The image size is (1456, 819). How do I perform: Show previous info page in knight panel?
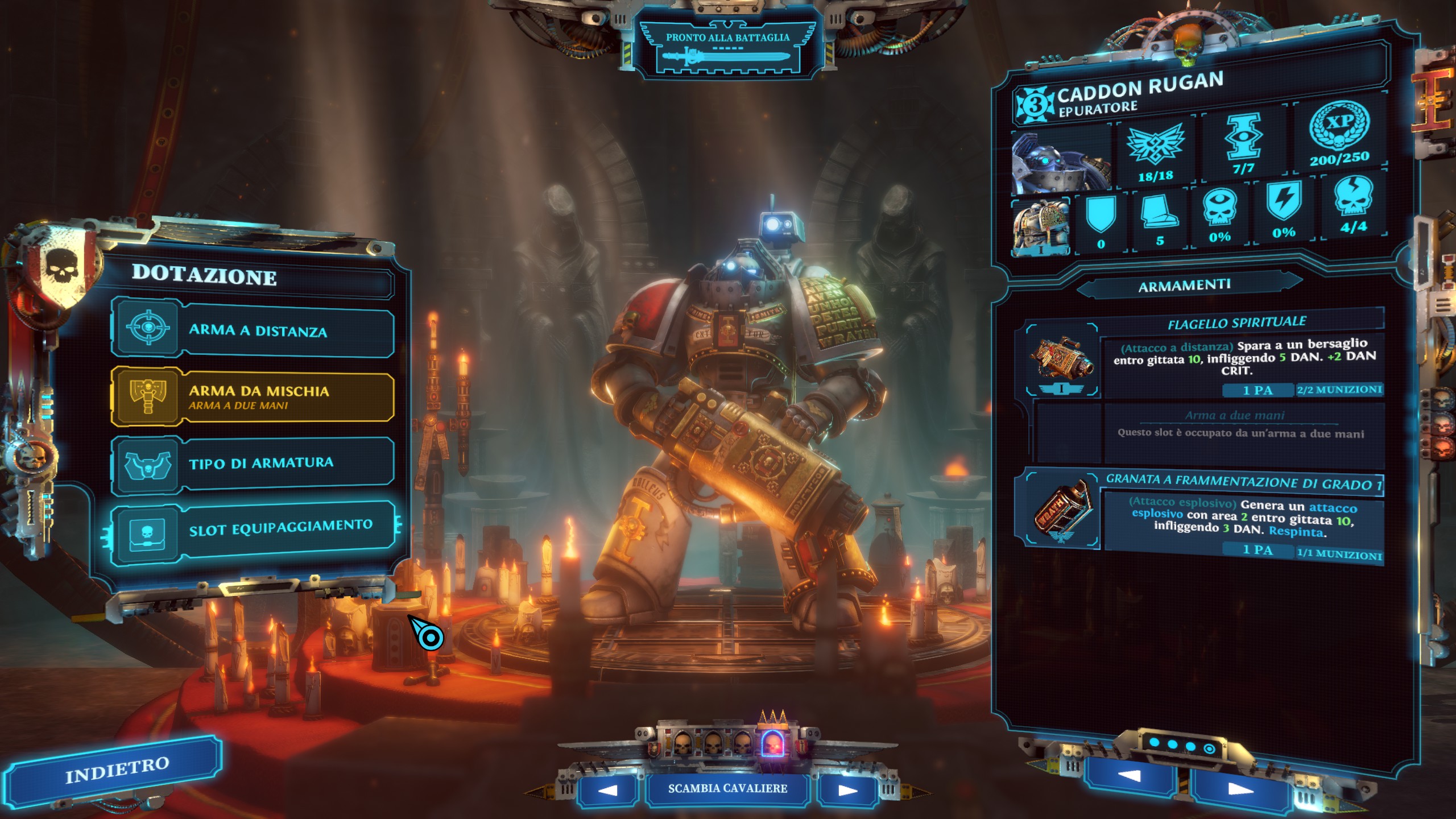click(x=1129, y=776)
